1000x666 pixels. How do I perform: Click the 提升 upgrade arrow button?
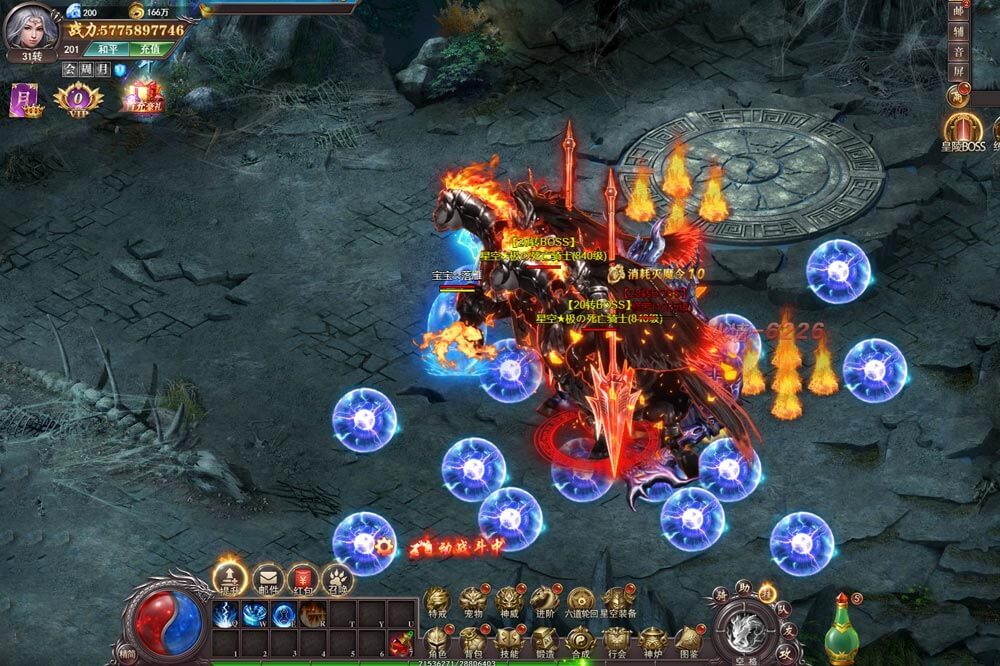tap(230, 577)
